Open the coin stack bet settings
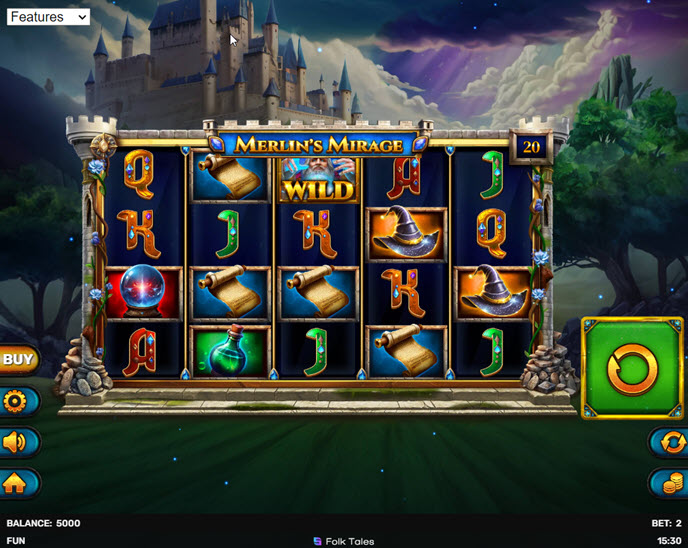Screen dimensions: 688x548 click(x=669, y=483)
